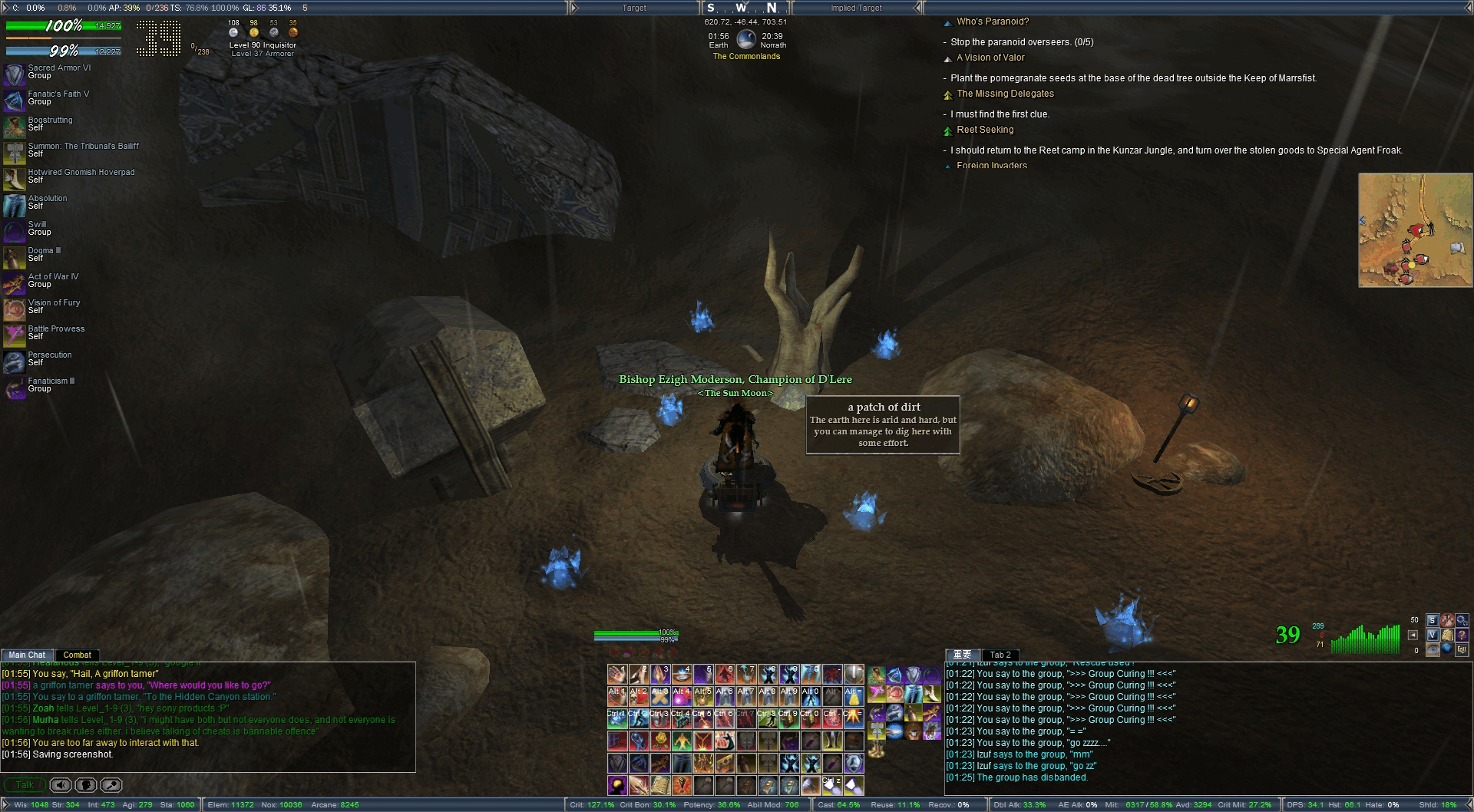Activate the yellow rose hotbar icon
The width and height of the screenshot is (1474, 812).
pos(660,741)
